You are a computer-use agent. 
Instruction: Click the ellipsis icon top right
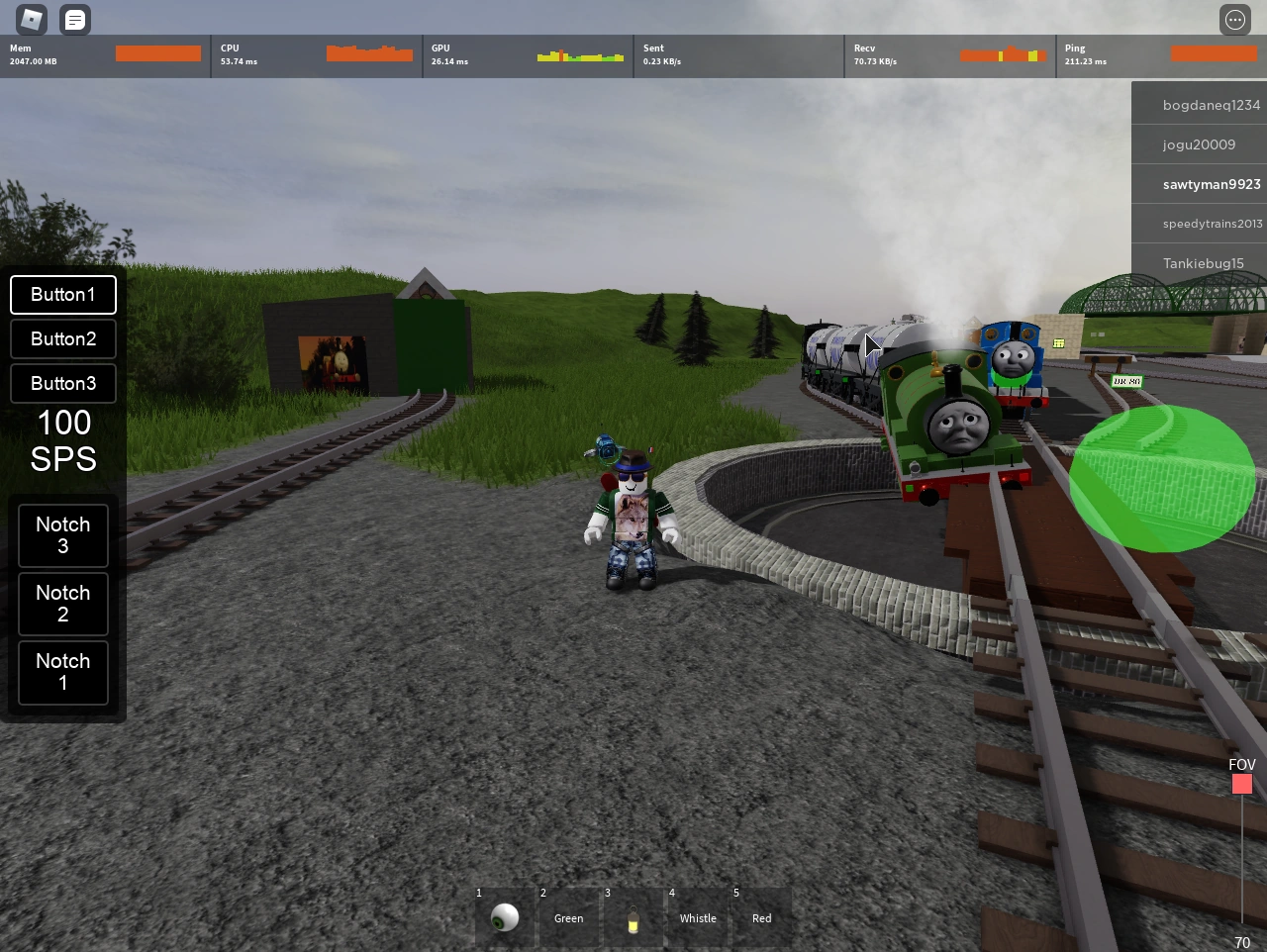1234,20
